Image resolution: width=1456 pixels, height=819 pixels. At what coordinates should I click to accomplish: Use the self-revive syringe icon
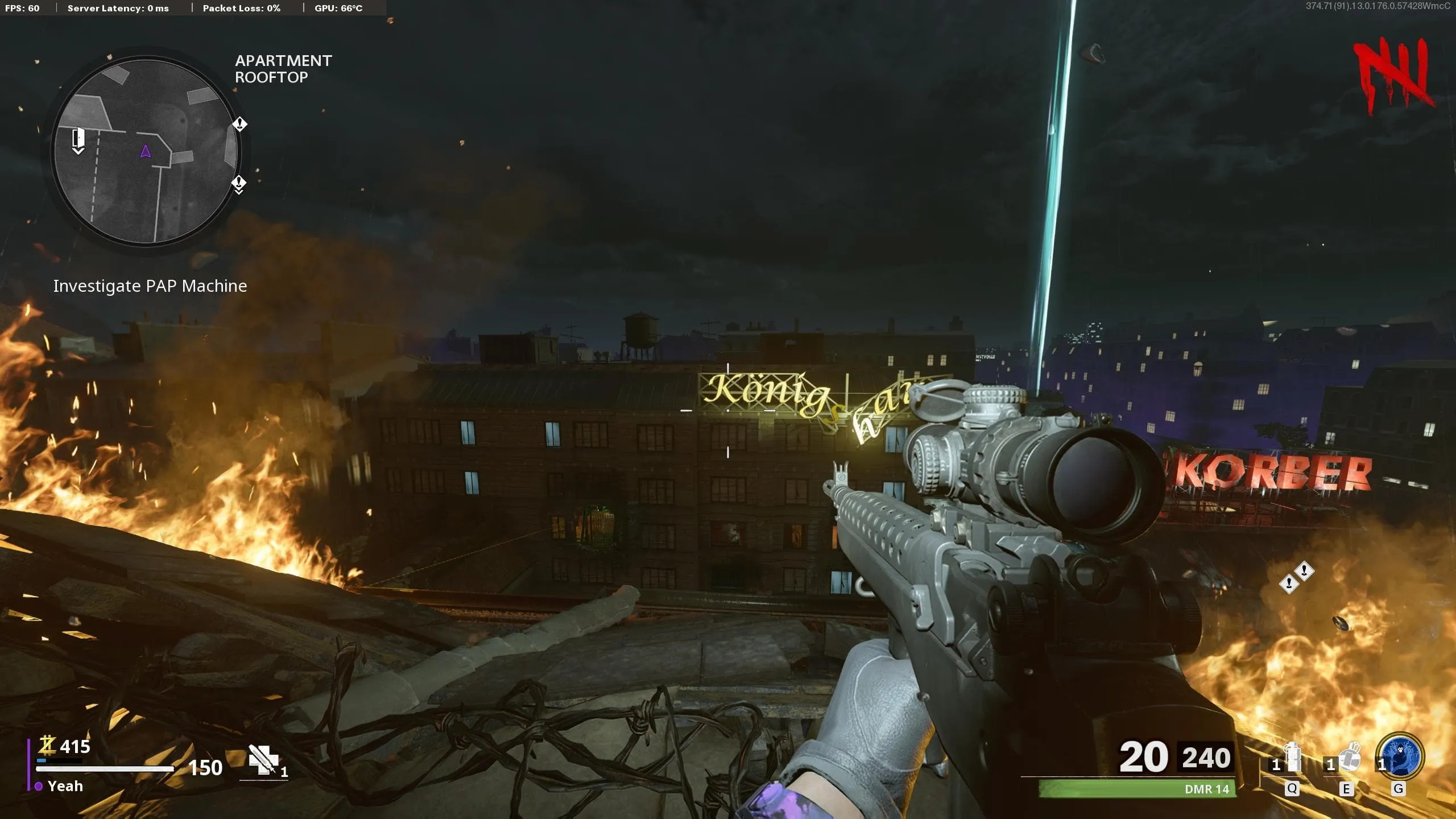coord(264,759)
